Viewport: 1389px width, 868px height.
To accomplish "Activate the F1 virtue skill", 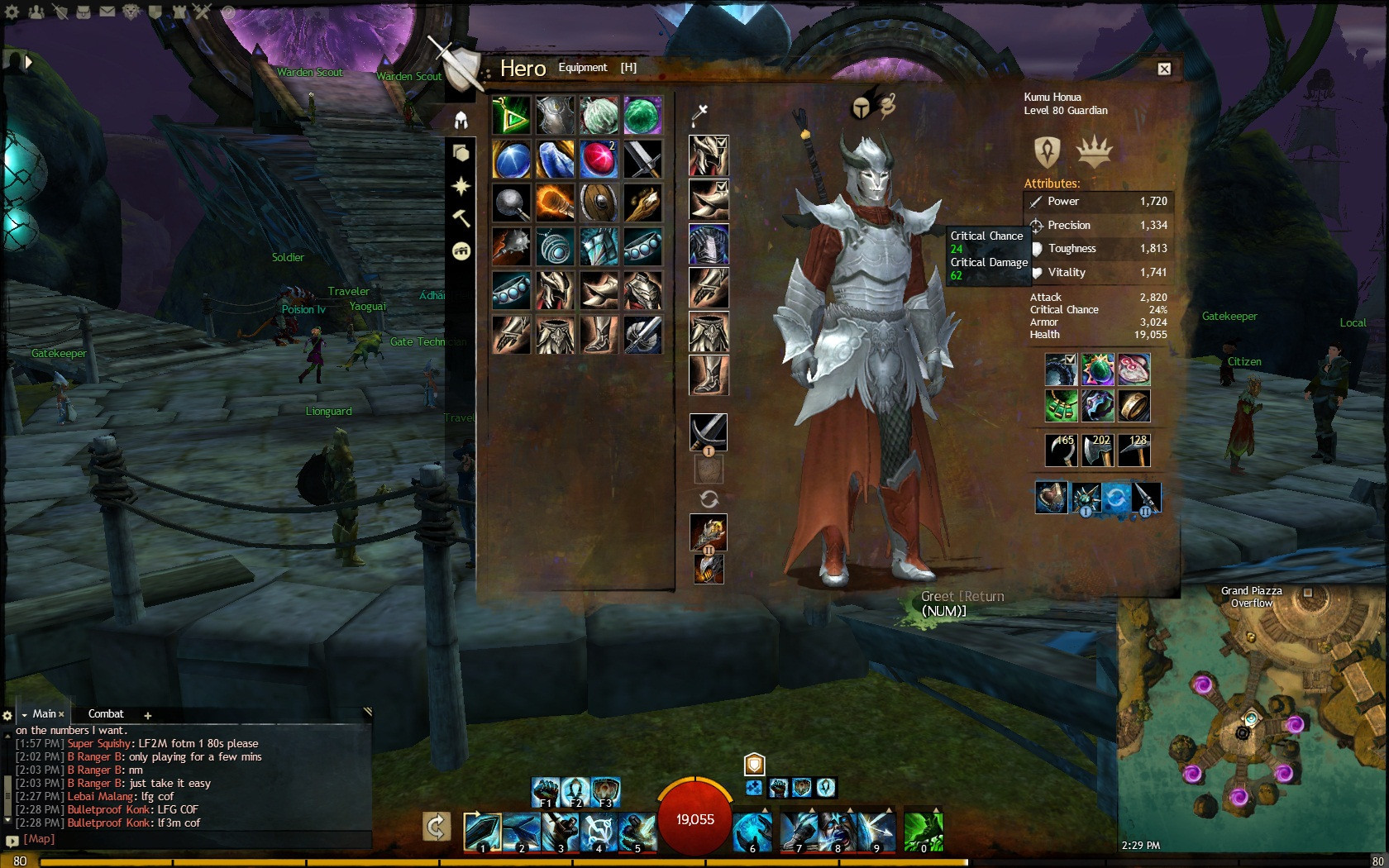I will [x=546, y=792].
